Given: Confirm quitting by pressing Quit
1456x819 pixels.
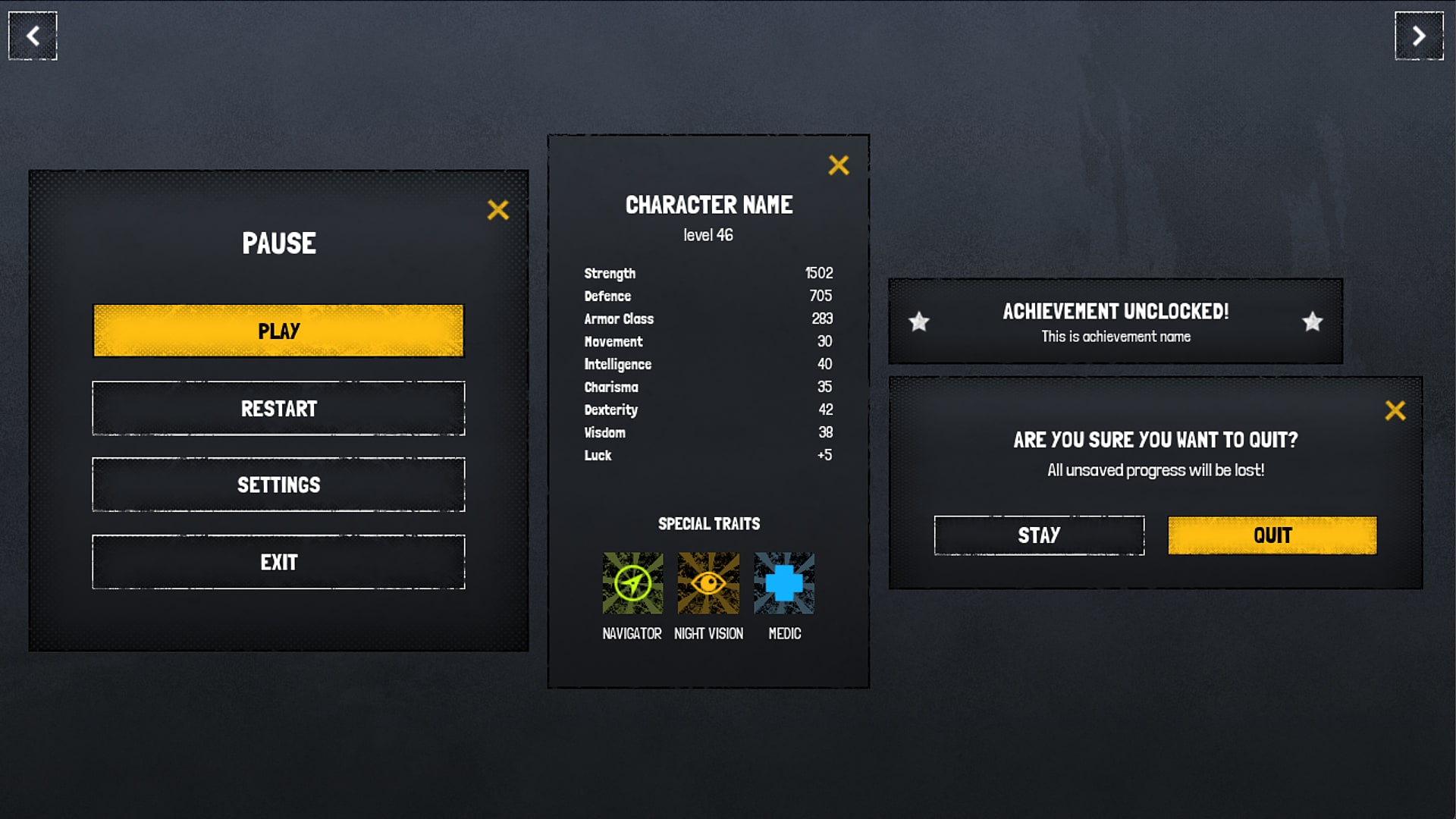Looking at the screenshot, I should pos(1272,535).
